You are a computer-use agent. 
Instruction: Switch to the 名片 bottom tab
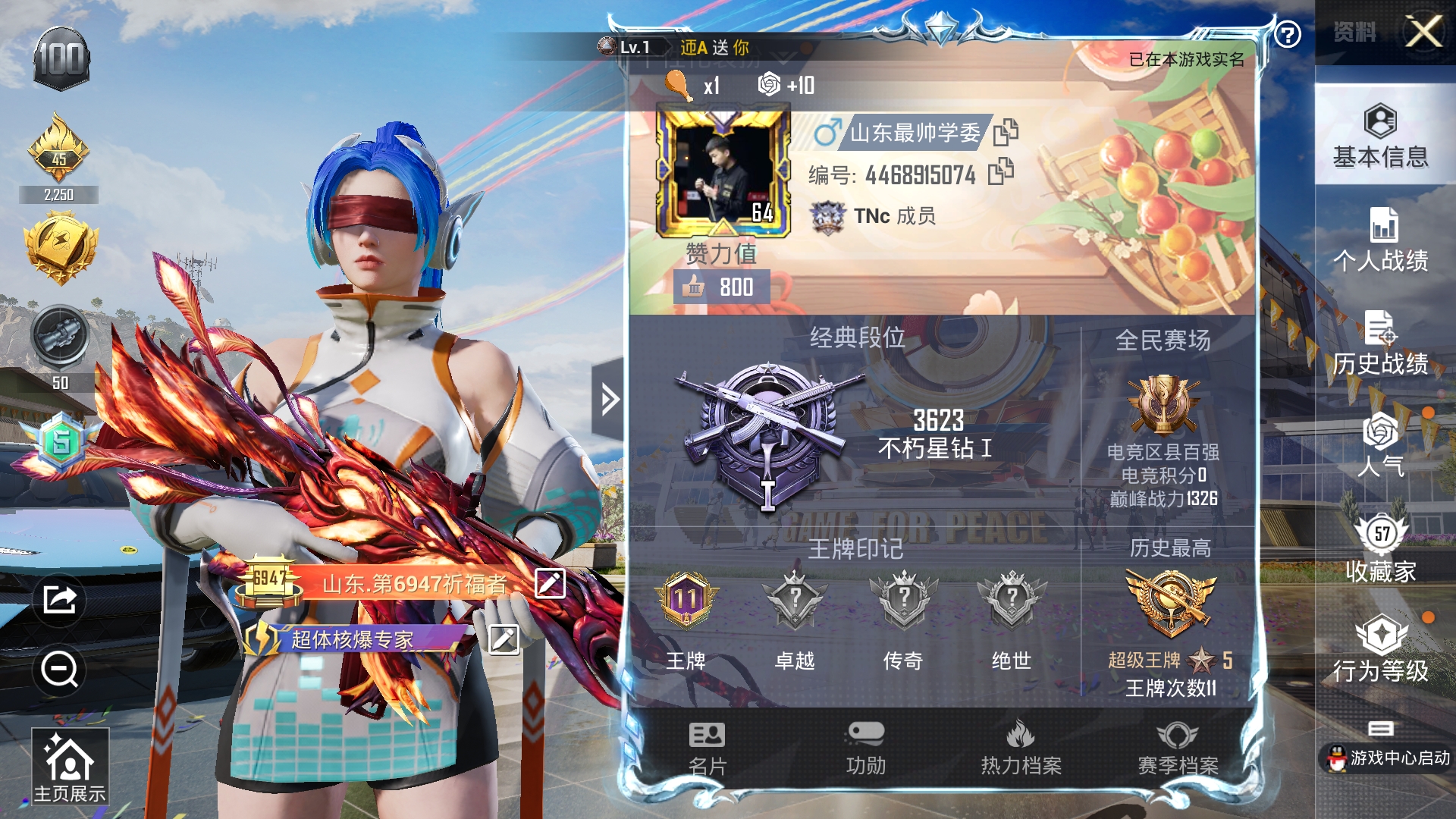tap(707, 748)
